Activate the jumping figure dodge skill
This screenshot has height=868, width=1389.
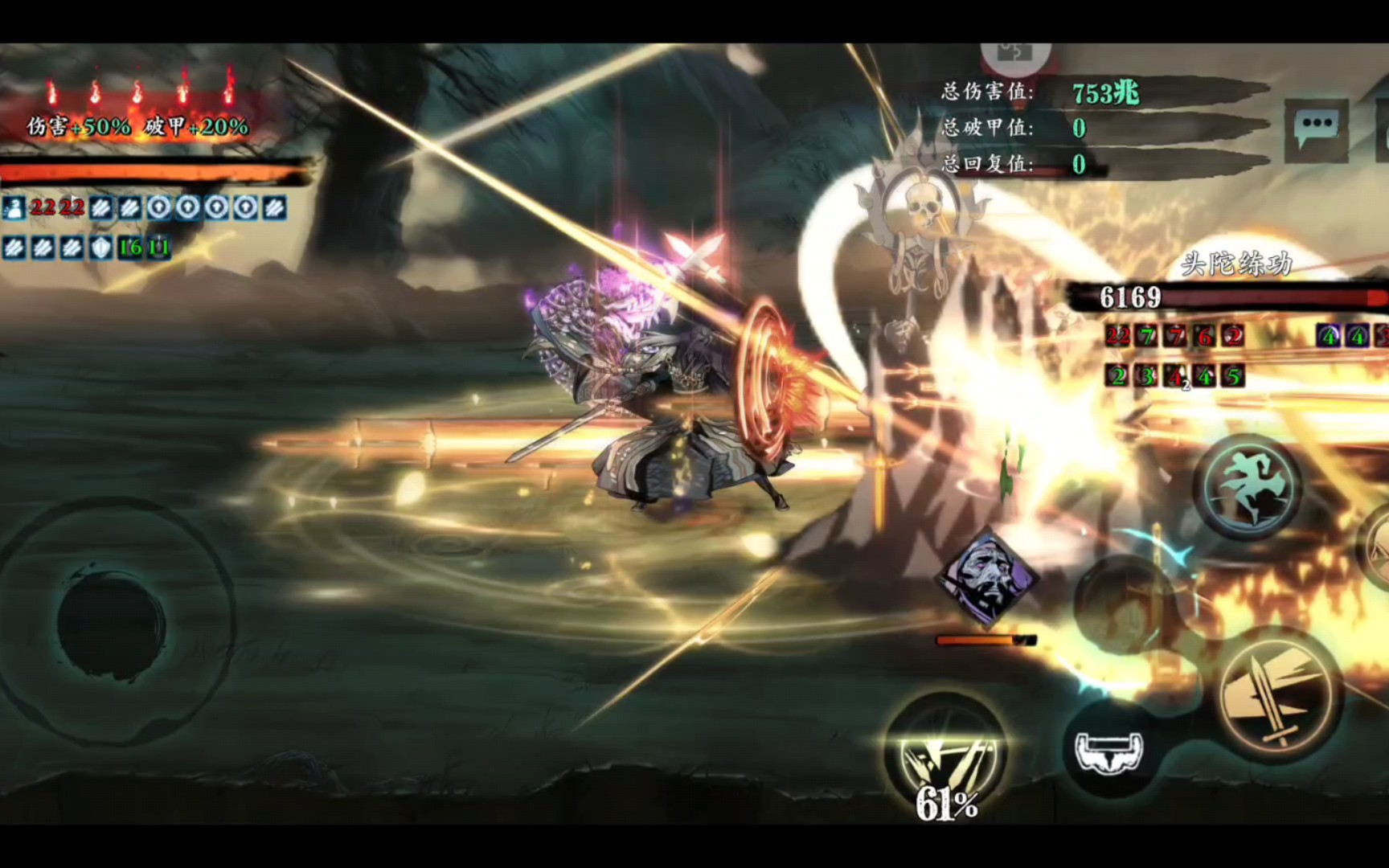tap(1247, 485)
